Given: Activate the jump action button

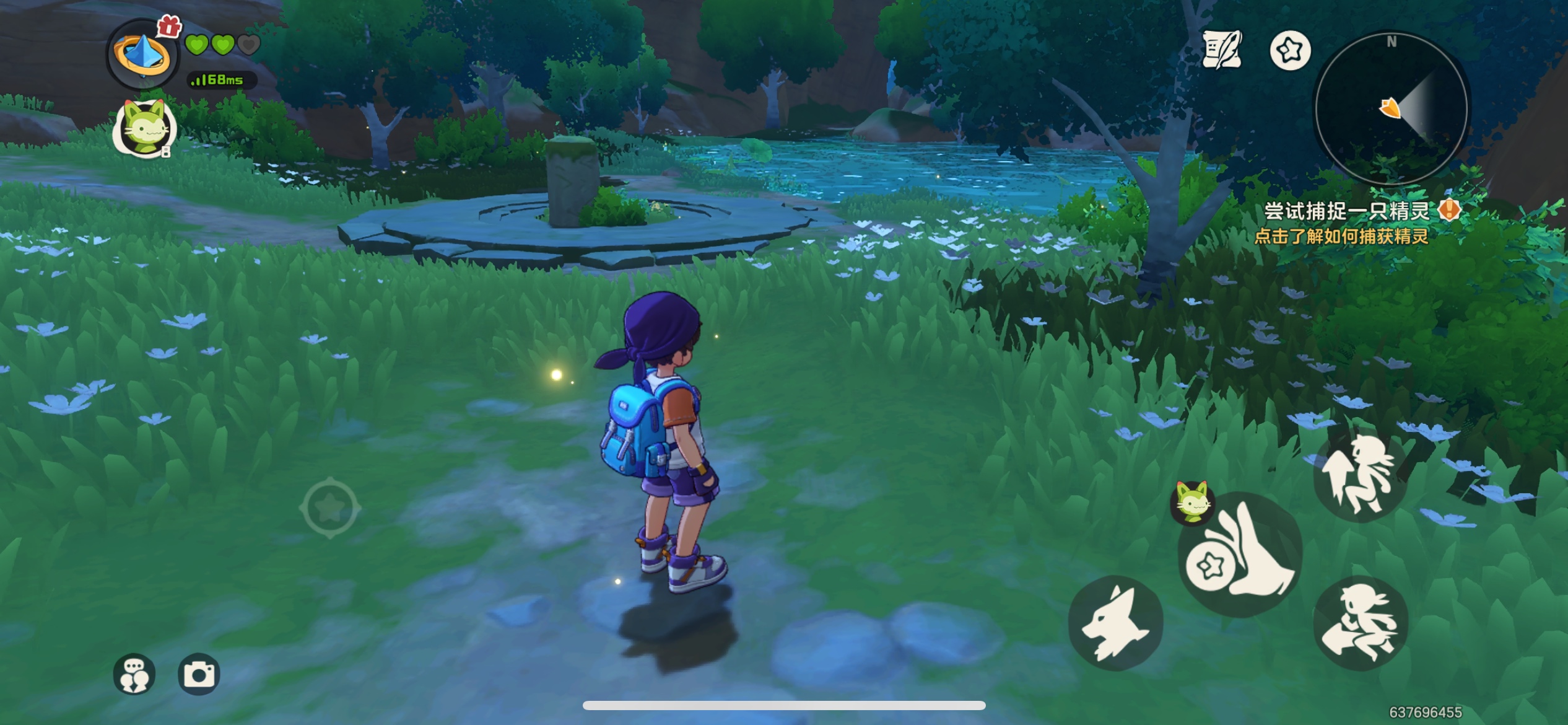Looking at the screenshot, I should pos(1361,476).
